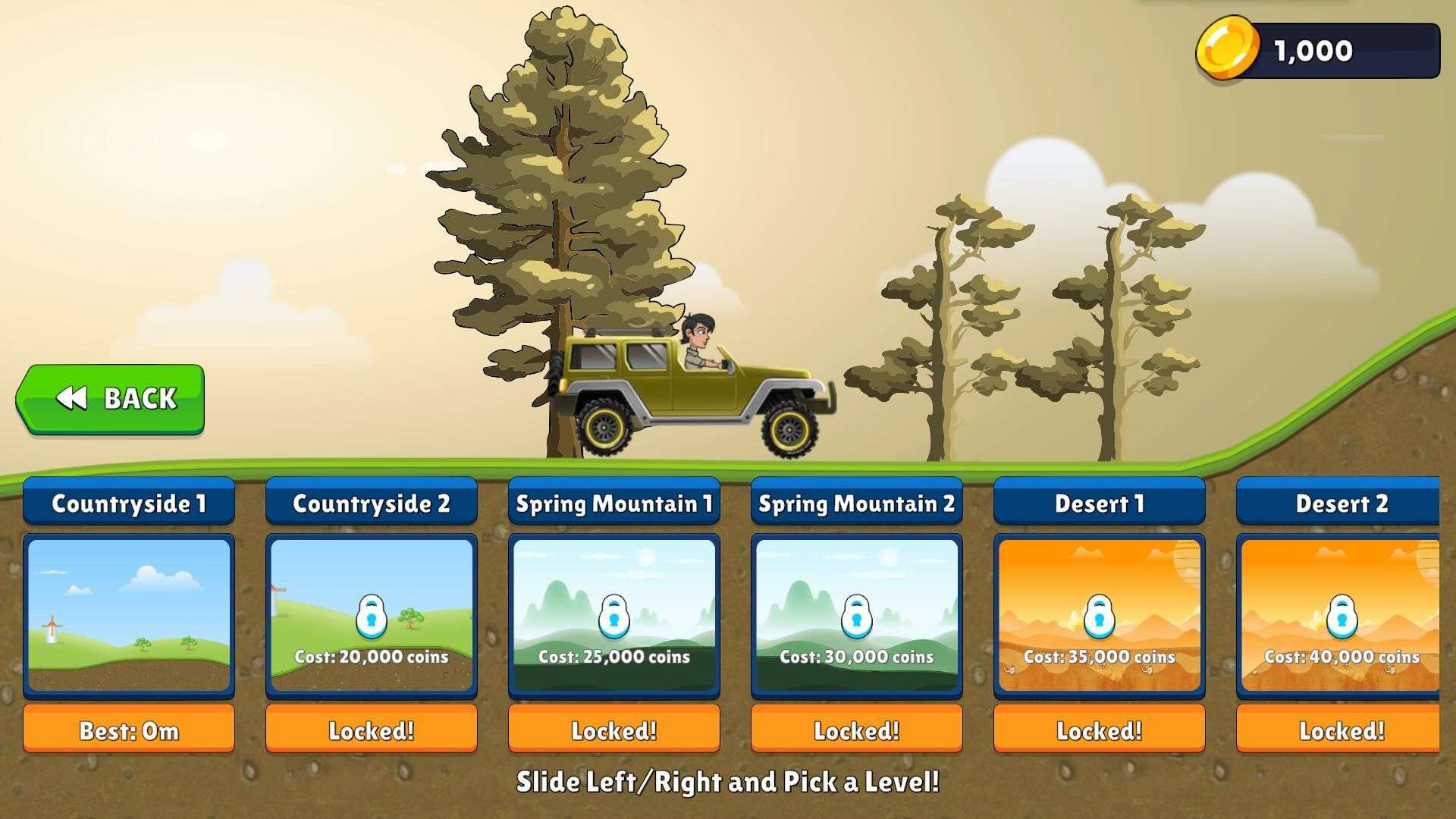The width and height of the screenshot is (1456, 819).
Task: Select the Countryside 1 level thumbnail
Action: pyautogui.click(x=129, y=615)
